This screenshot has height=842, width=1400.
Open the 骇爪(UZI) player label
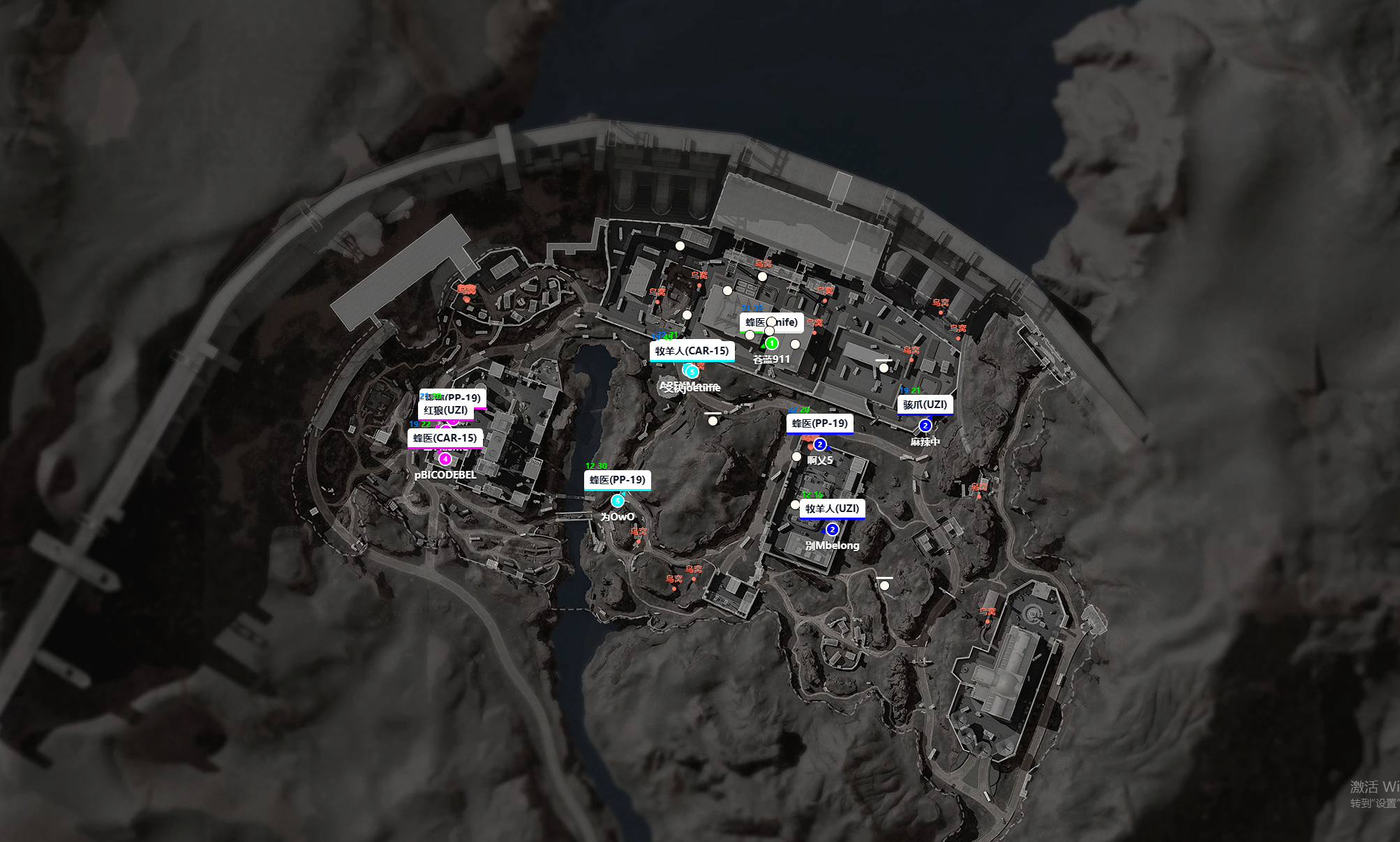coord(925,405)
